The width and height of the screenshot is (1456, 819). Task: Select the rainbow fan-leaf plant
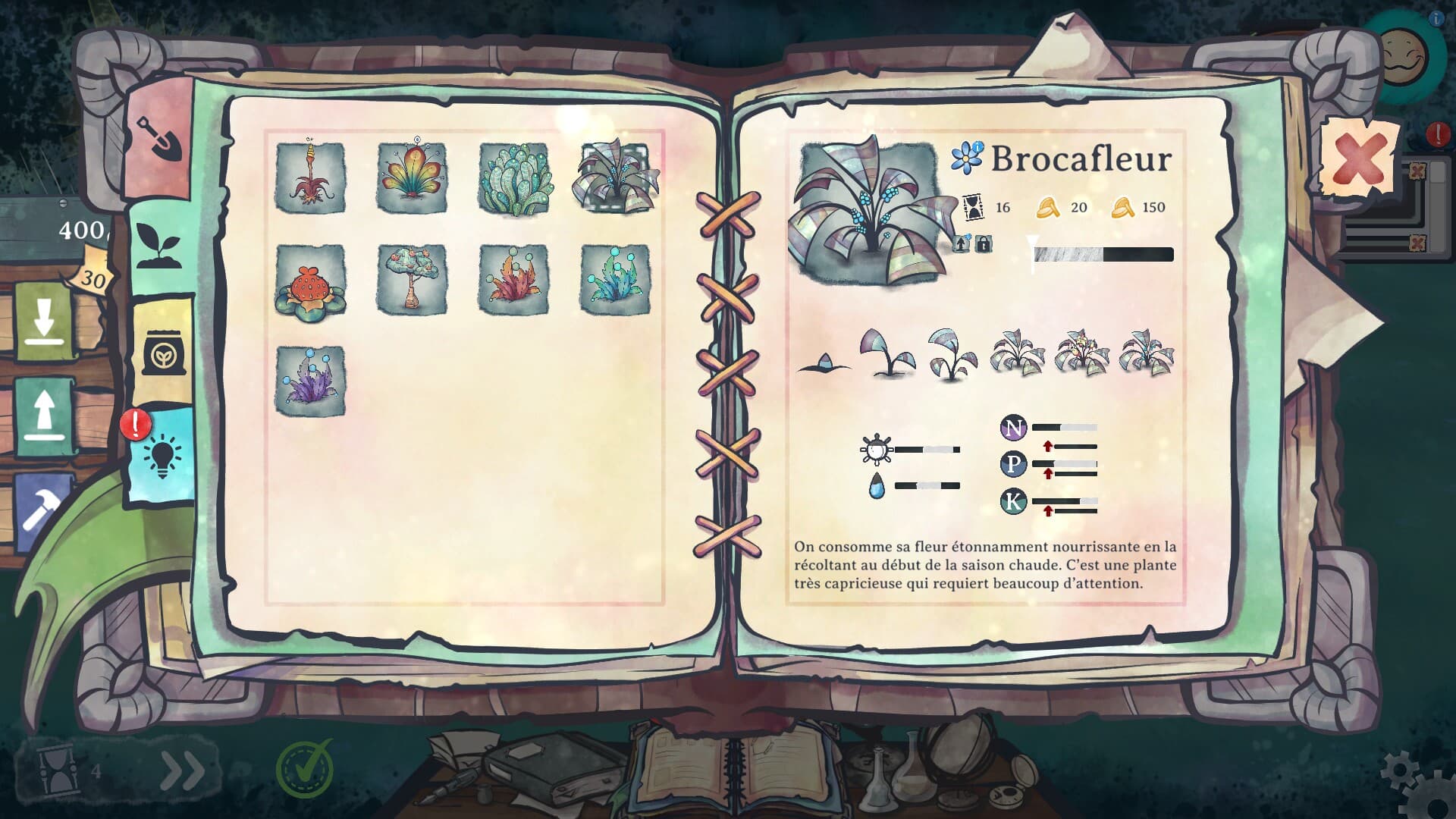tap(412, 177)
